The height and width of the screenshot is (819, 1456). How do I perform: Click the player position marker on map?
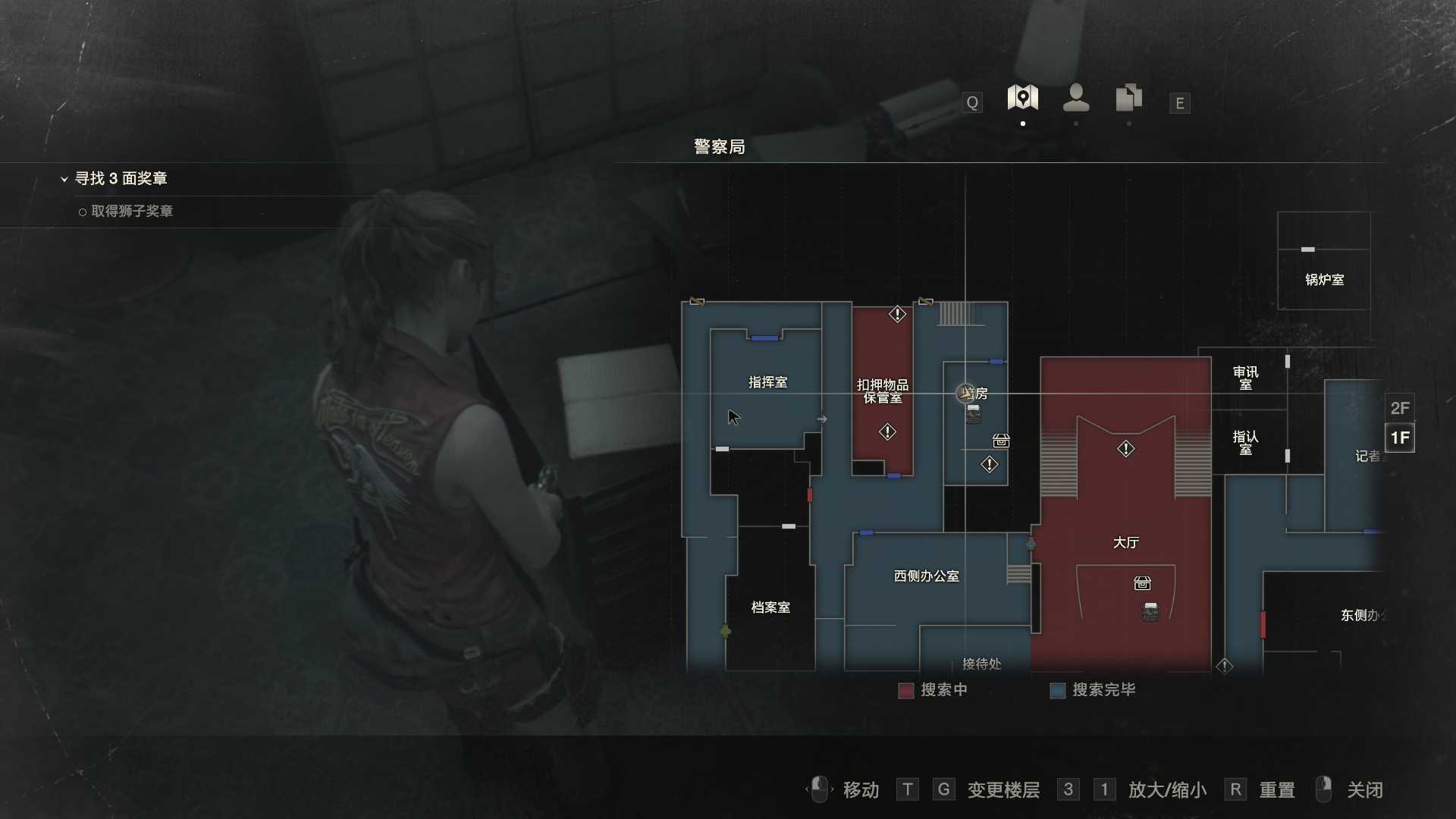click(965, 393)
